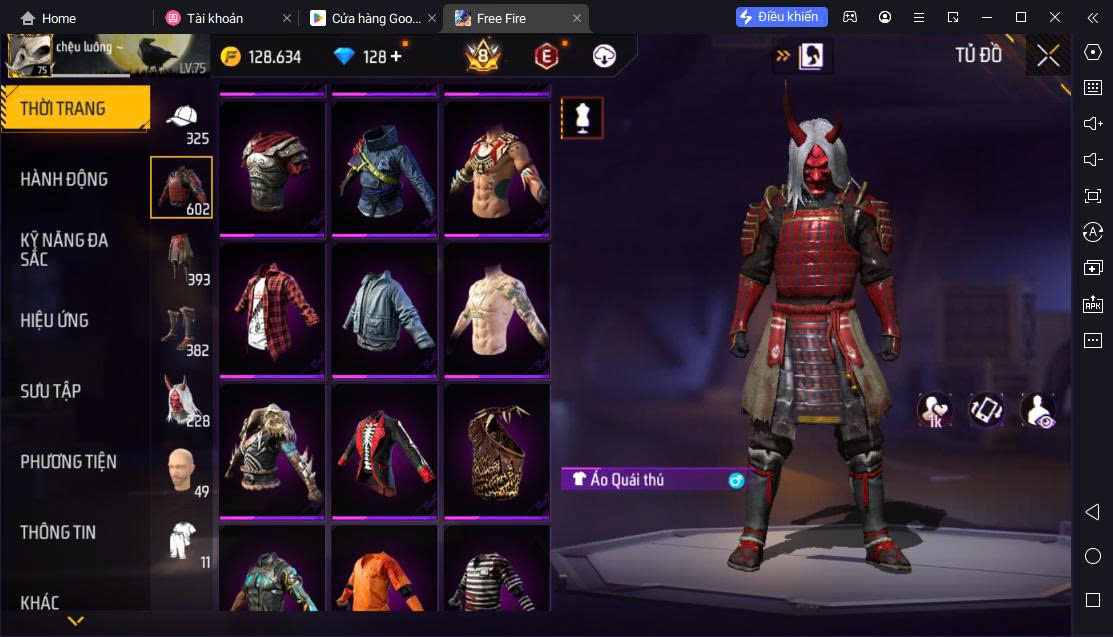Choose the PHƯƠNG TIỆN category
The image size is (1113, 637).
[x=68, y=461]
